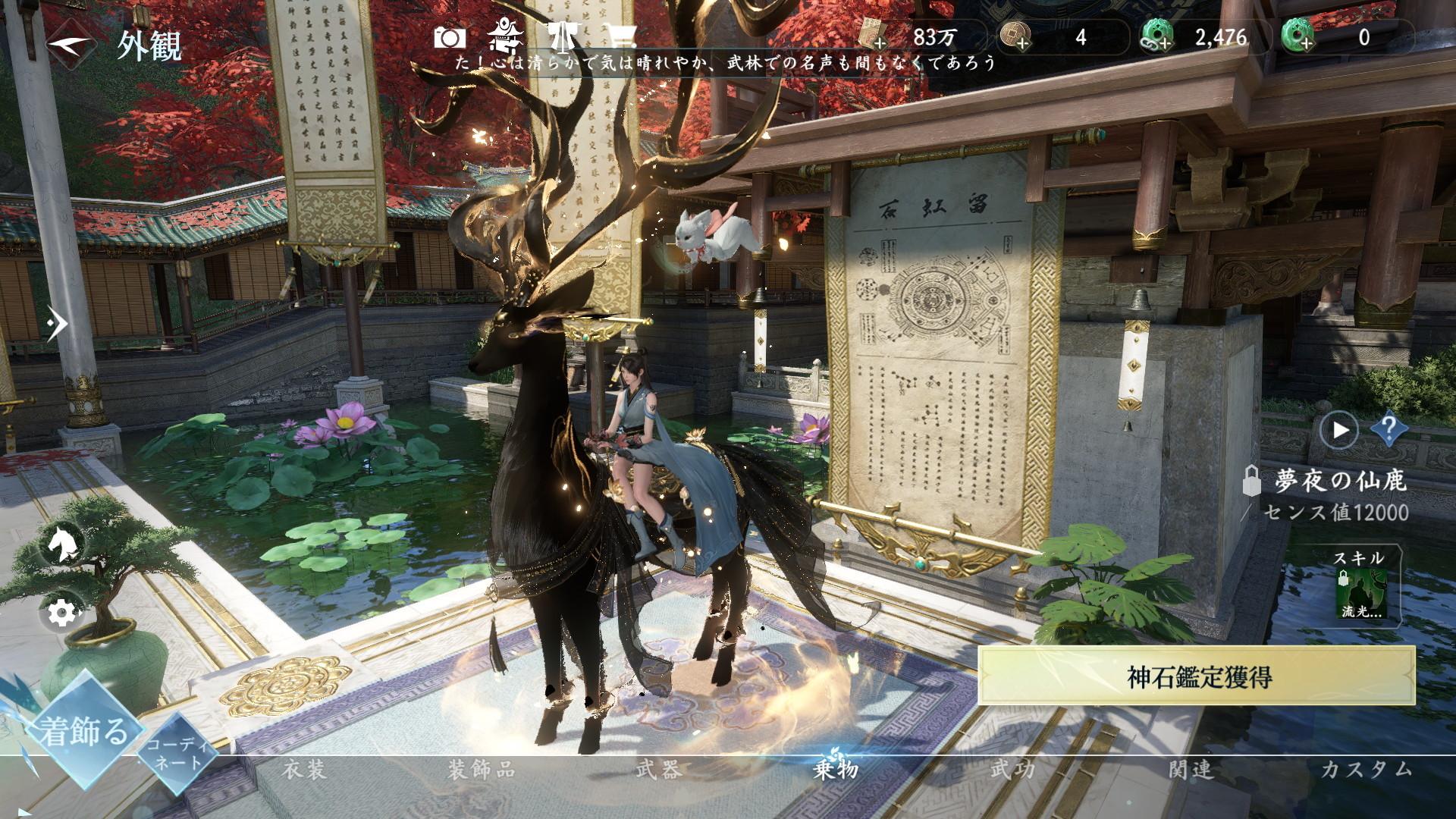
Task: Switch to the 関連 tab
Action: click(x=1191, y=770)
